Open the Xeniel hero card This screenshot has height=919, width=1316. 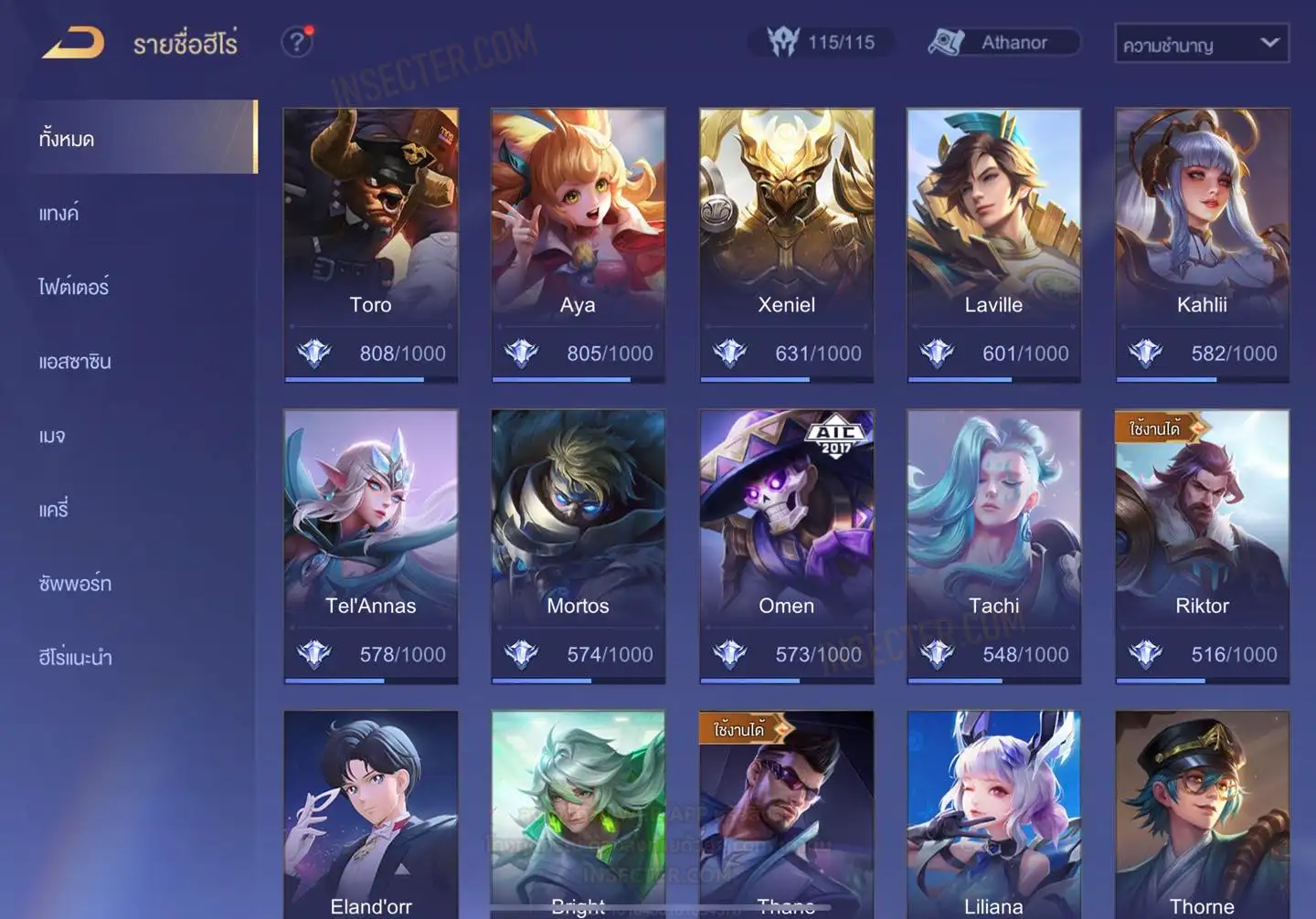(786, 244)
